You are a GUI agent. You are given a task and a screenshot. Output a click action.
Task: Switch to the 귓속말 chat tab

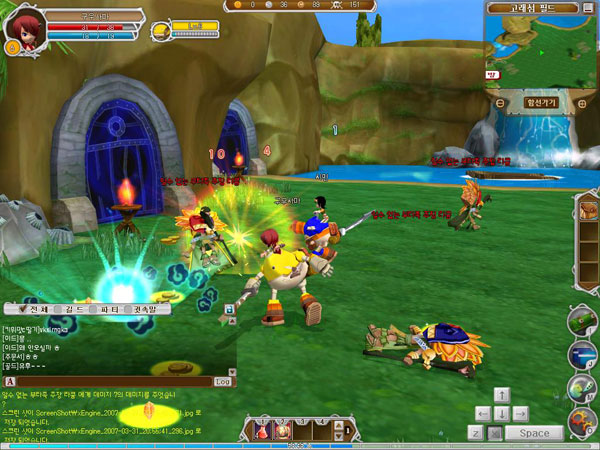pyautogui.click(x=145, y=310)
